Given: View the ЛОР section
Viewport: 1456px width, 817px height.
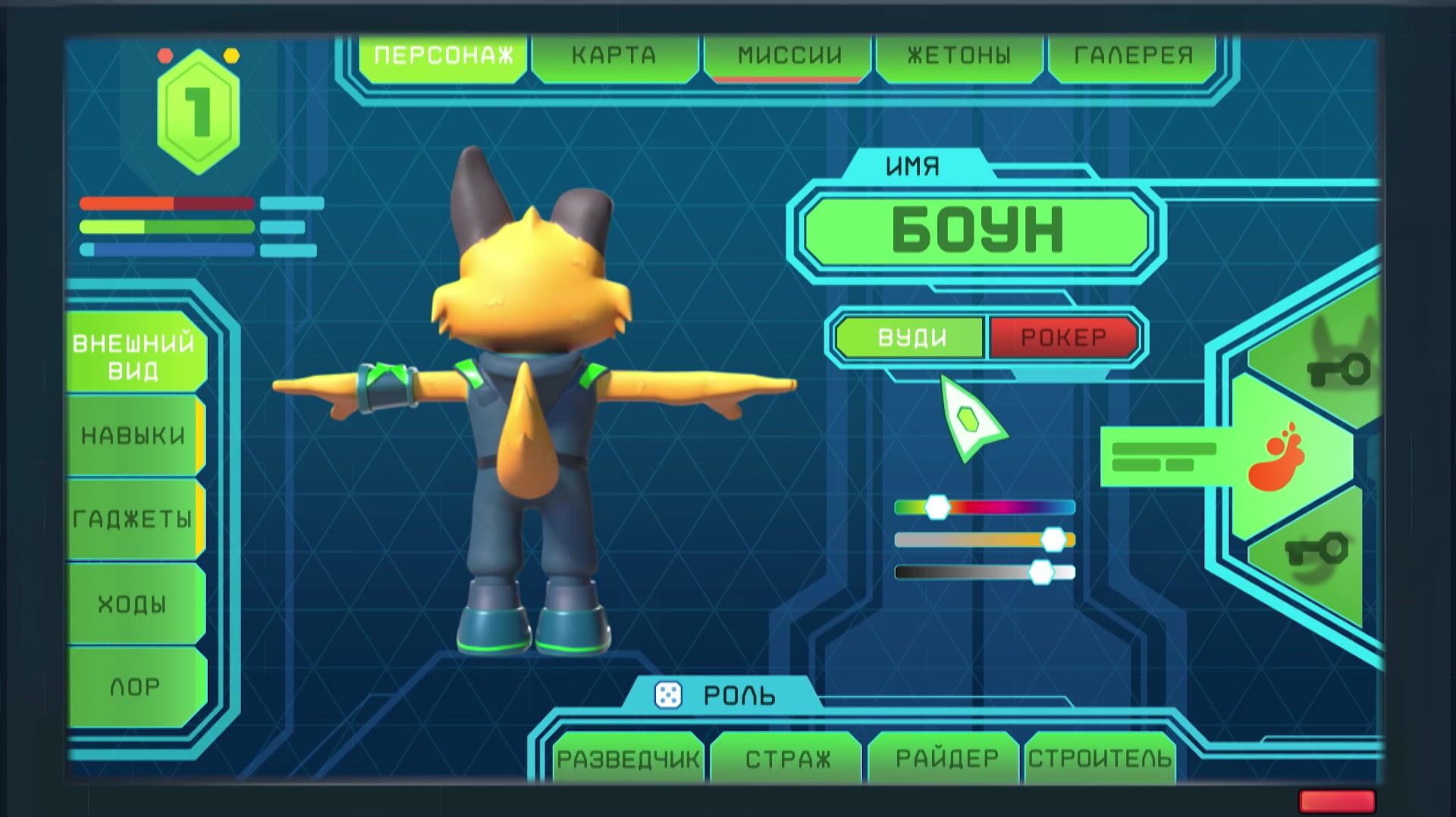Looking at the screenshot, I should point(134,687).
